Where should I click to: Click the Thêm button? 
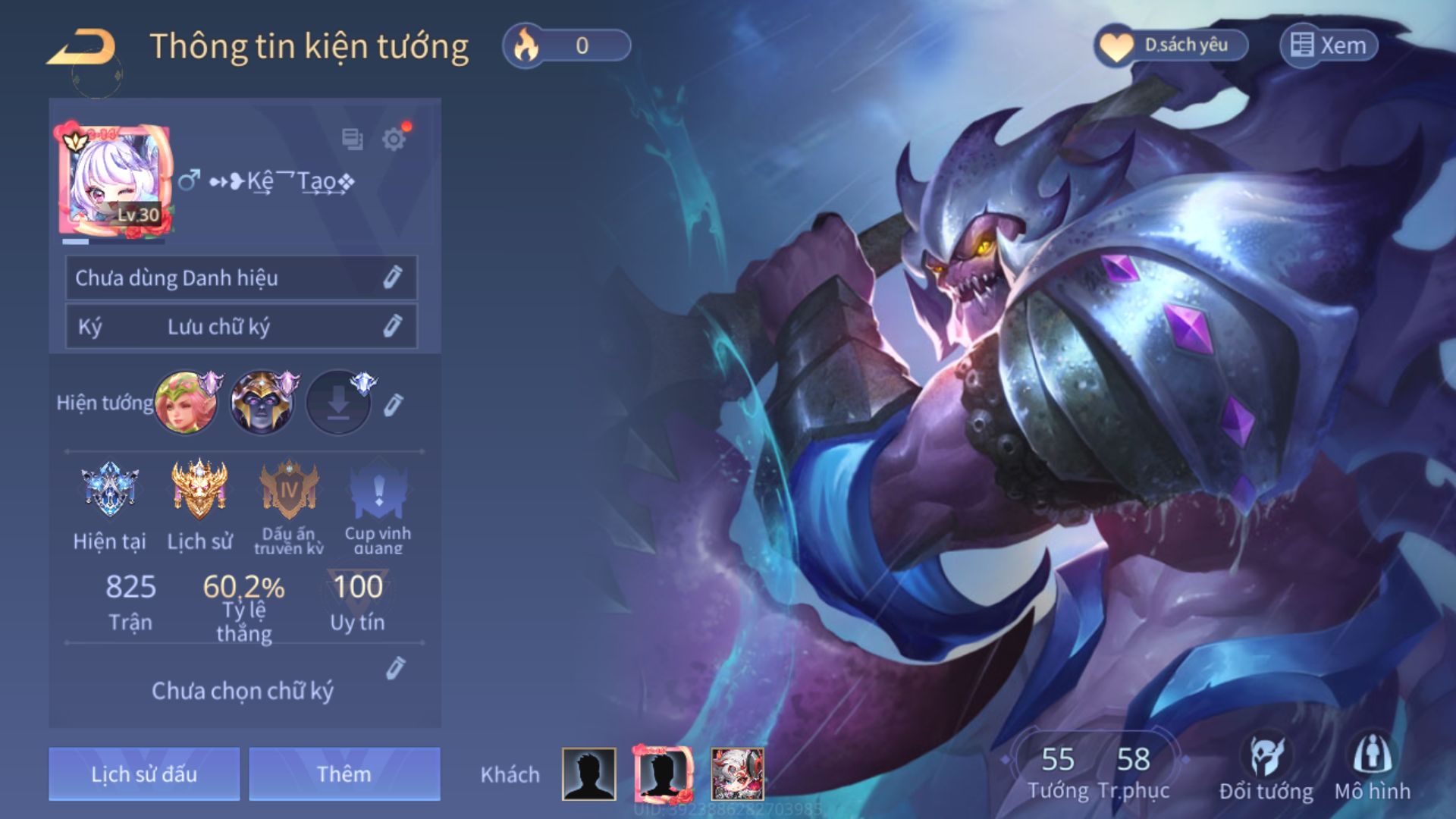[344, 773]
